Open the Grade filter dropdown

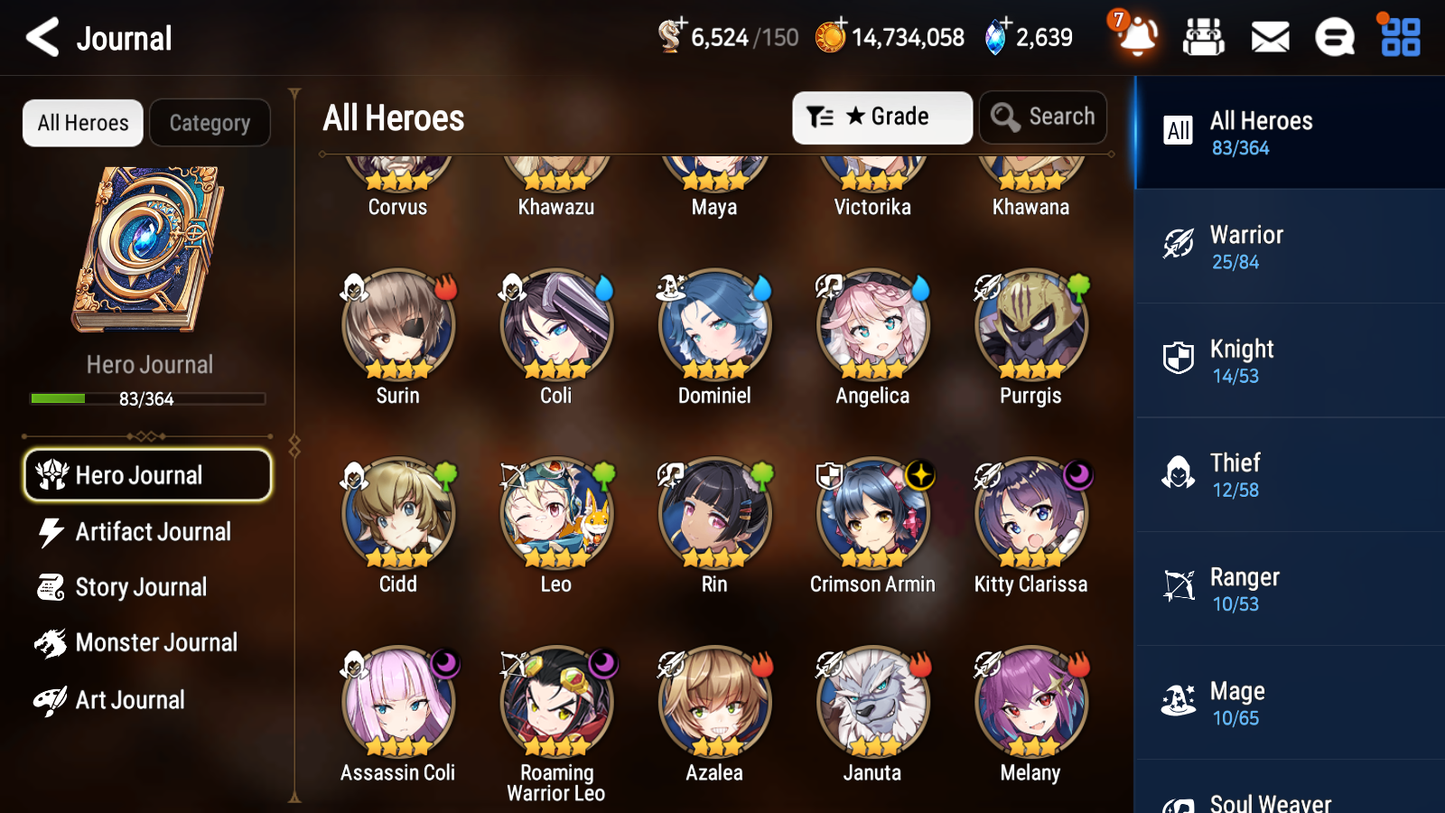coord(881,117)
